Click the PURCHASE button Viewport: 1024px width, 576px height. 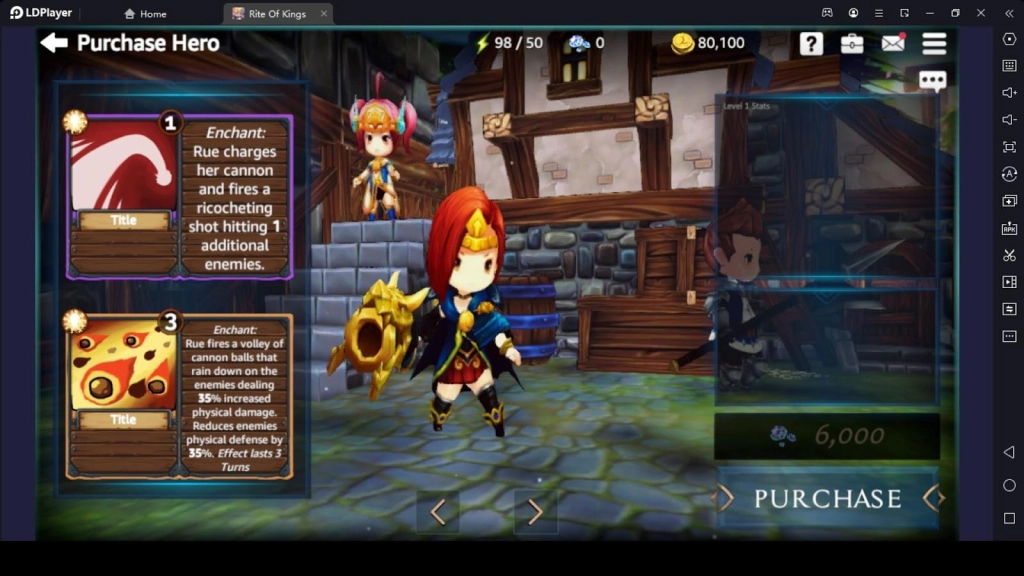pos(827,498)
